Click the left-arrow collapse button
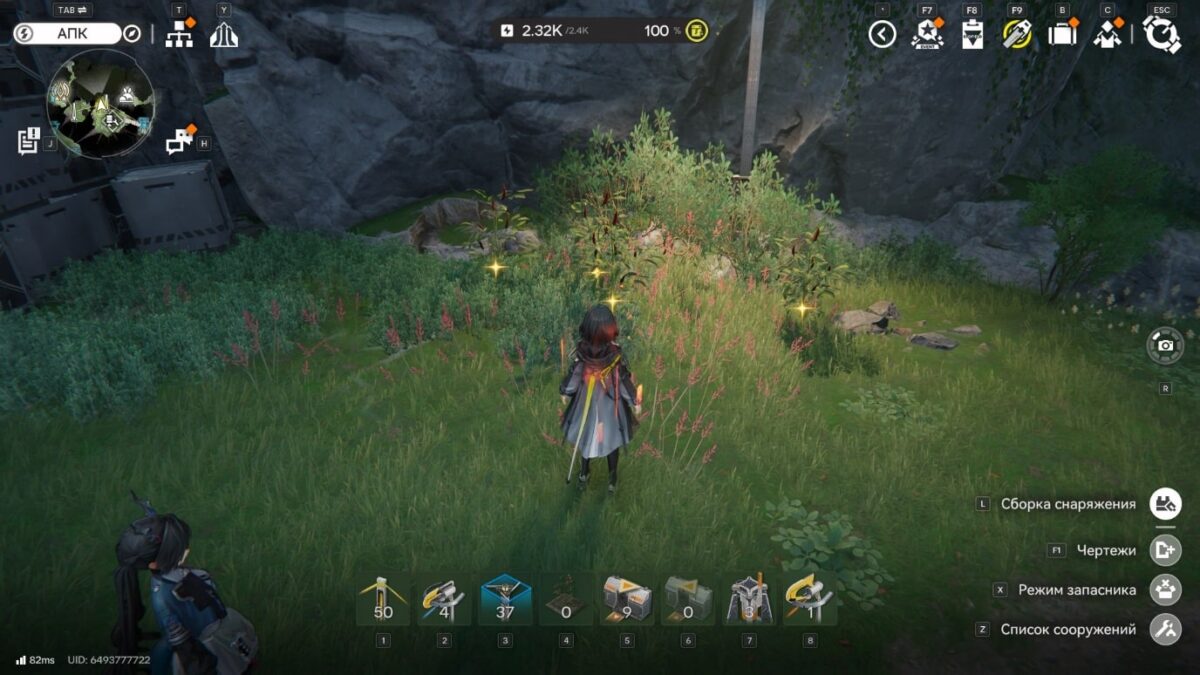Image resolution: width=1200 pixels, height=675 pixels. click(x=882, y=35)
